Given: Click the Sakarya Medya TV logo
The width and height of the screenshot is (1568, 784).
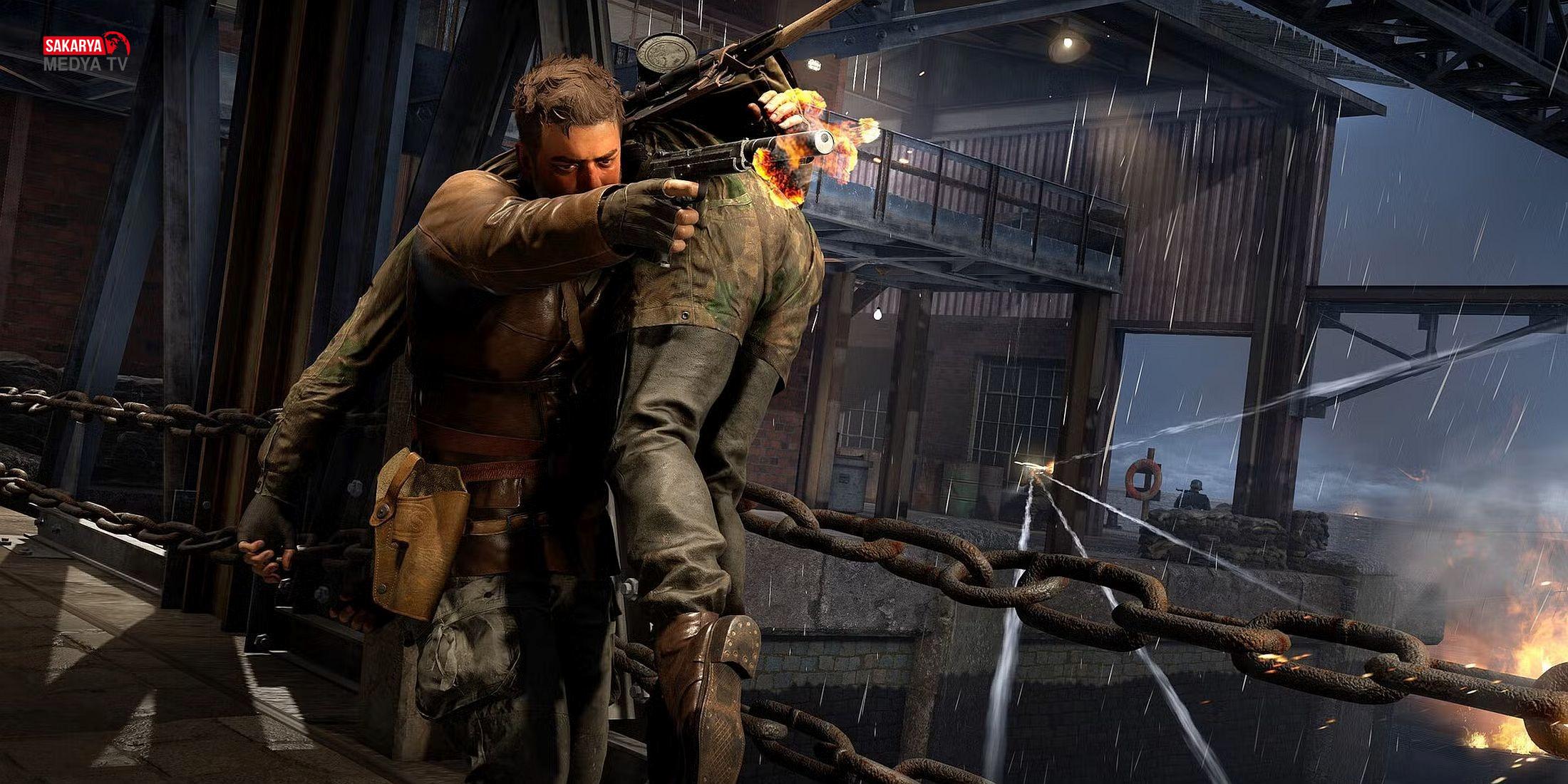Looking at the screenshot, I should [x=86, y=53].
